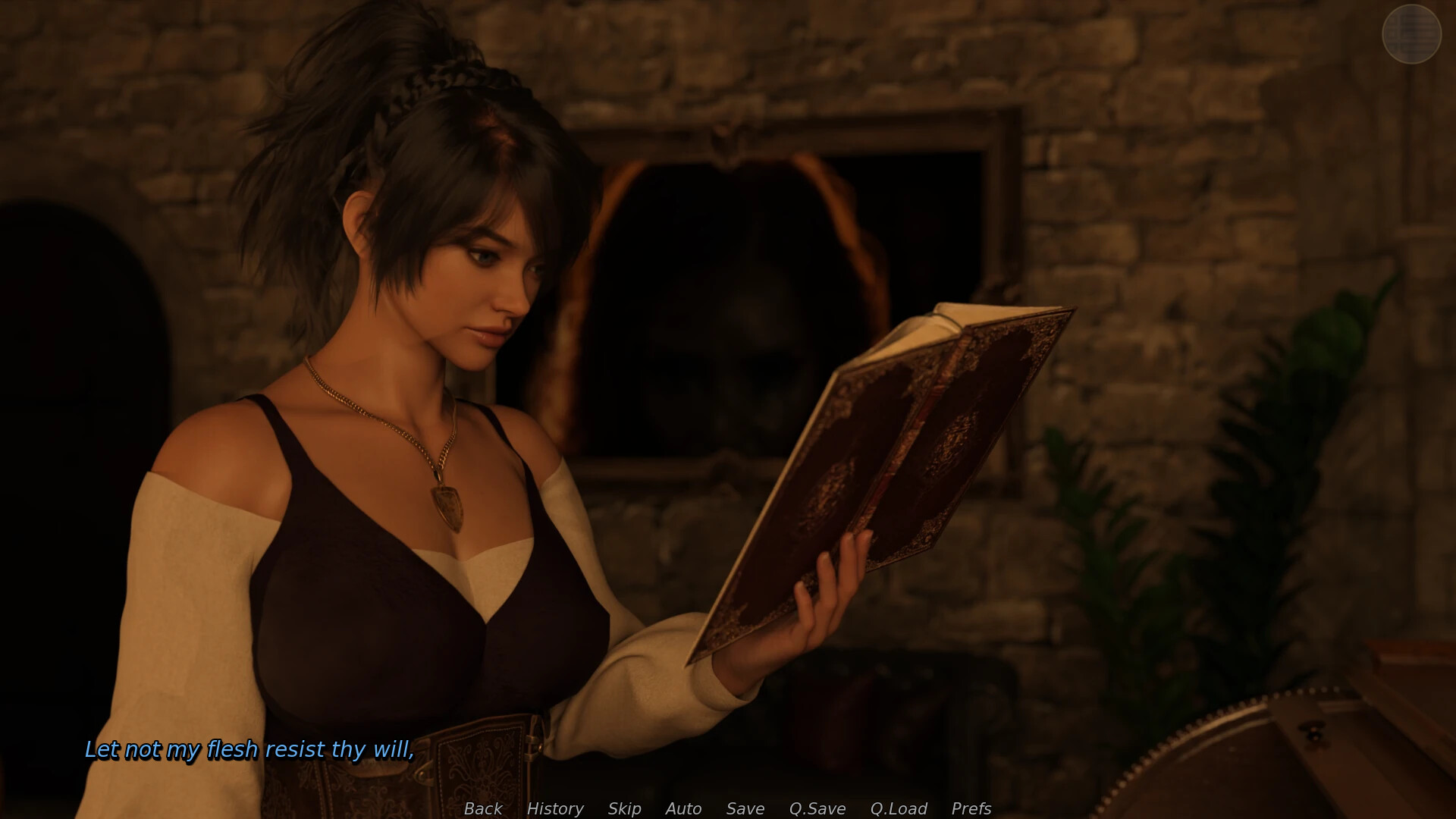Disable Auto mode by clicking Auto again
The width and height of the screenshot is (1456, 819).
(682, 808)
